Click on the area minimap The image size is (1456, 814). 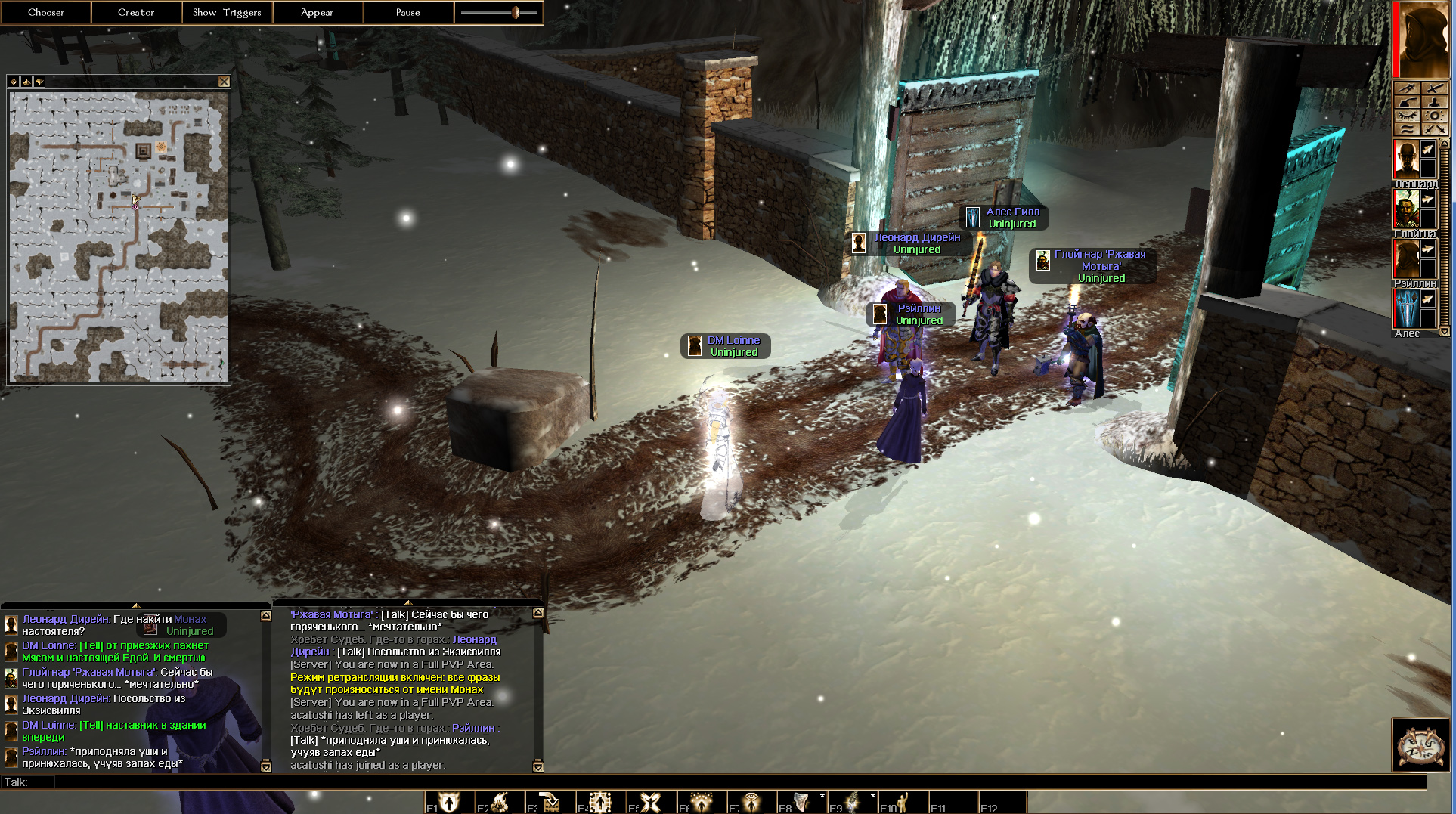tap(119, 237)
